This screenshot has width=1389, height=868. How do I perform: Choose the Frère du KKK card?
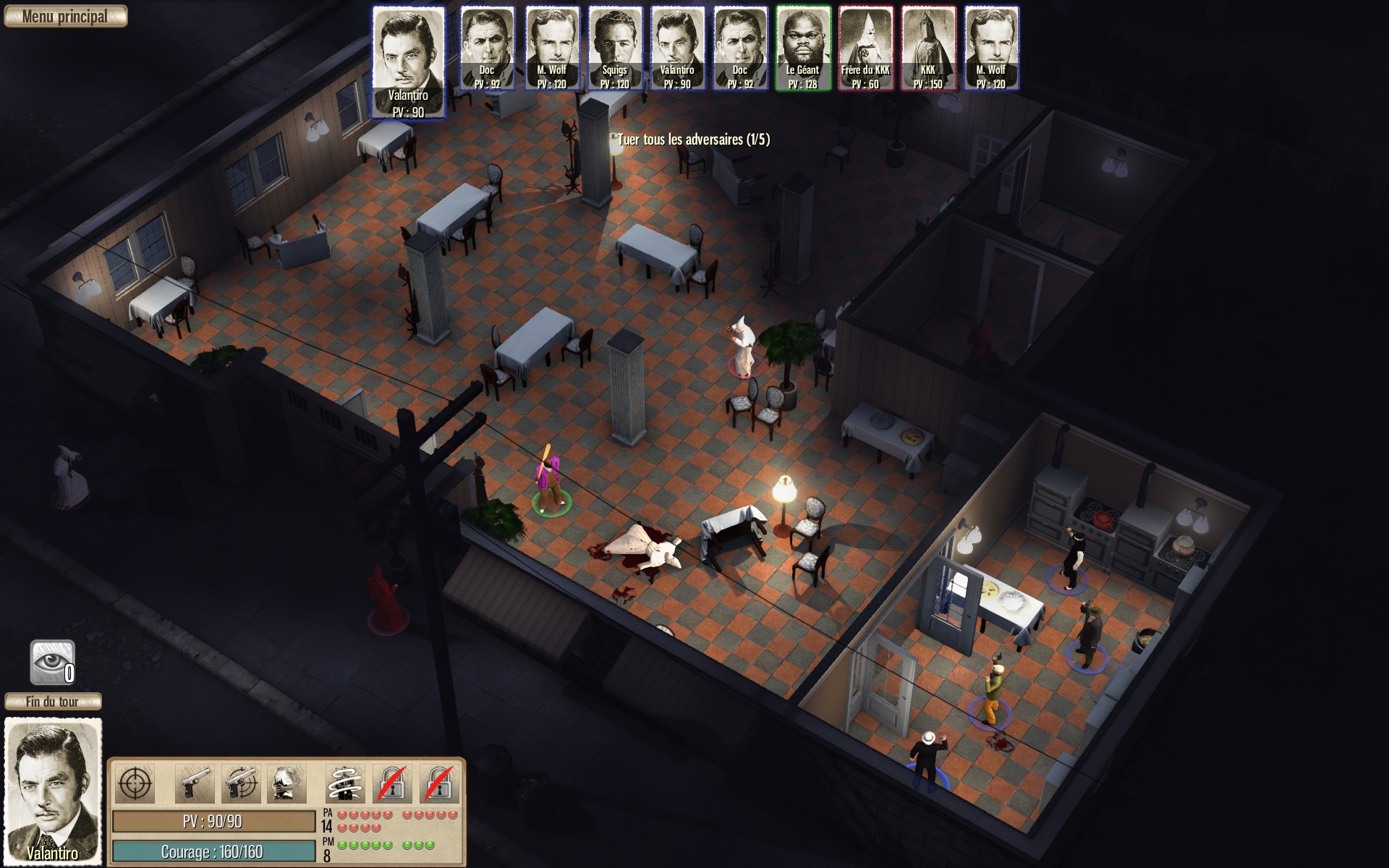(x=865, y=48)
